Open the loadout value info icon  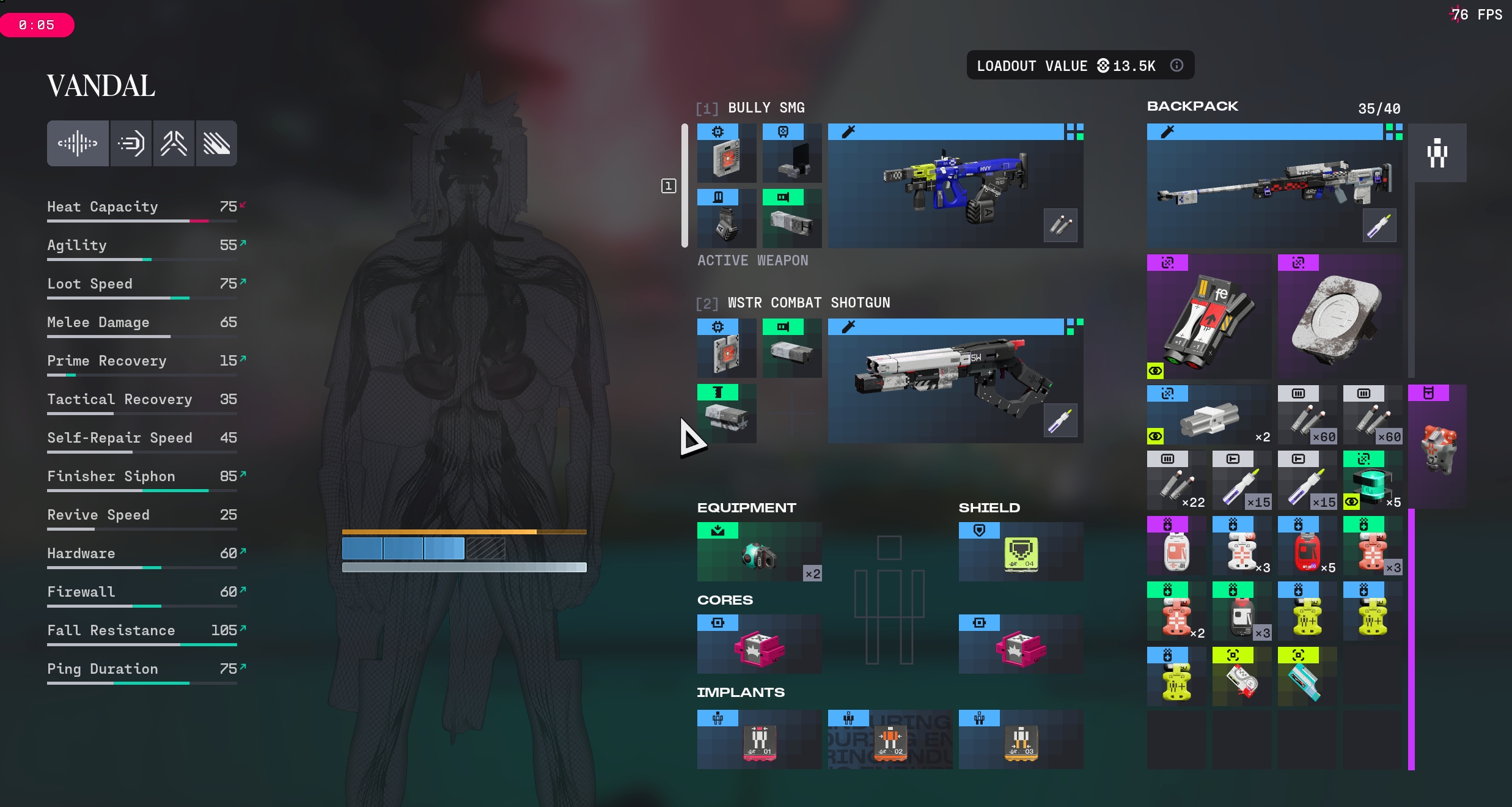1176,65
